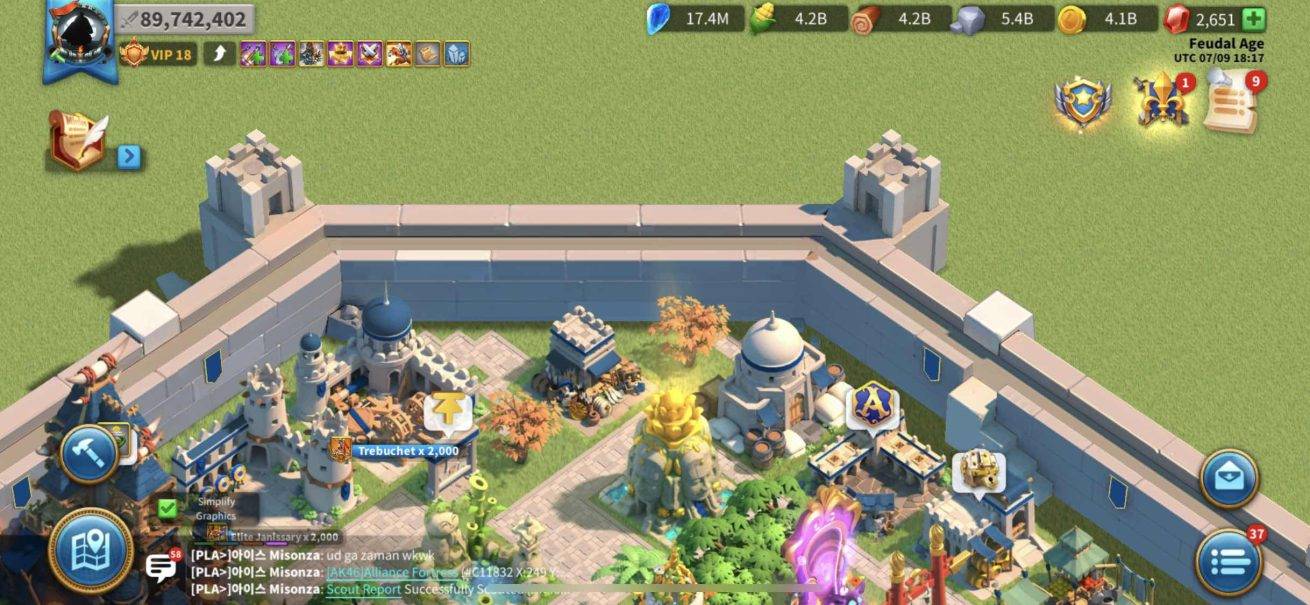Viewport: 1310px width, 605px height.
Task: Open the mail envelope button
Action: (1229, 479)
